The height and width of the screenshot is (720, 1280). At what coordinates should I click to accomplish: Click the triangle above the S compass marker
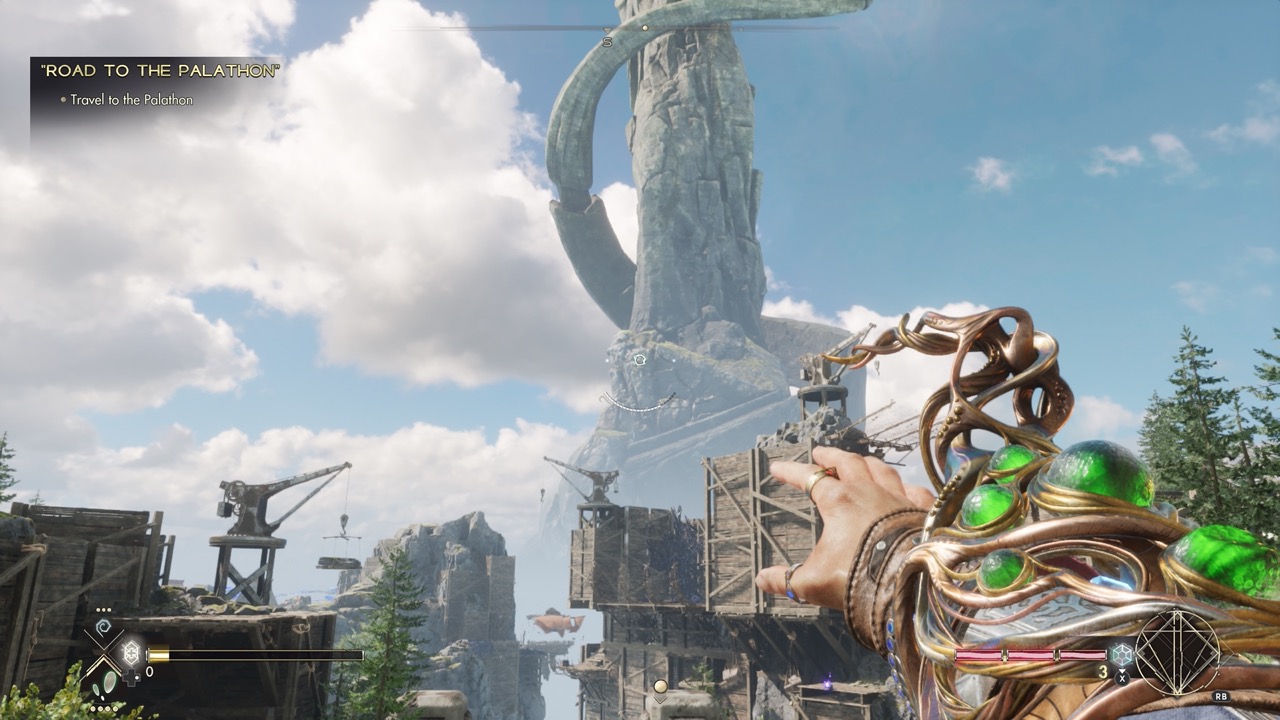tap(607, 31)
